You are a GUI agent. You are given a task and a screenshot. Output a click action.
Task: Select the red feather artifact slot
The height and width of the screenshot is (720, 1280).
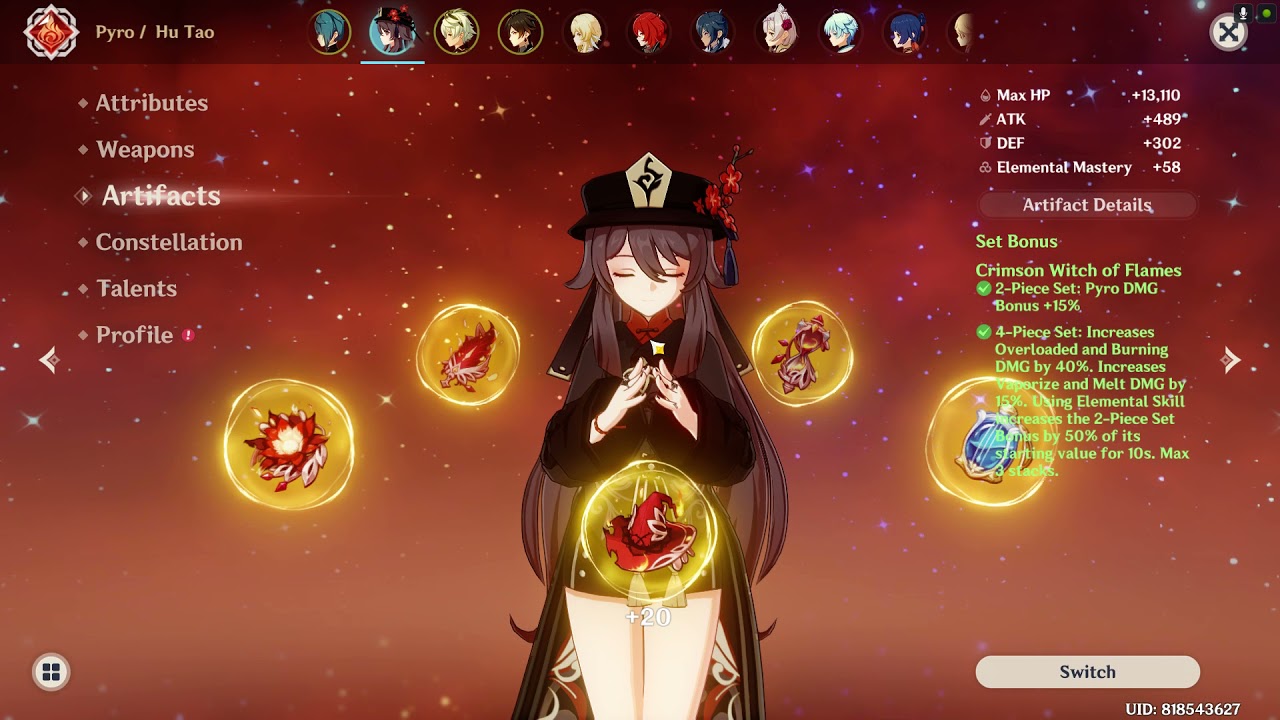[468, 354]
